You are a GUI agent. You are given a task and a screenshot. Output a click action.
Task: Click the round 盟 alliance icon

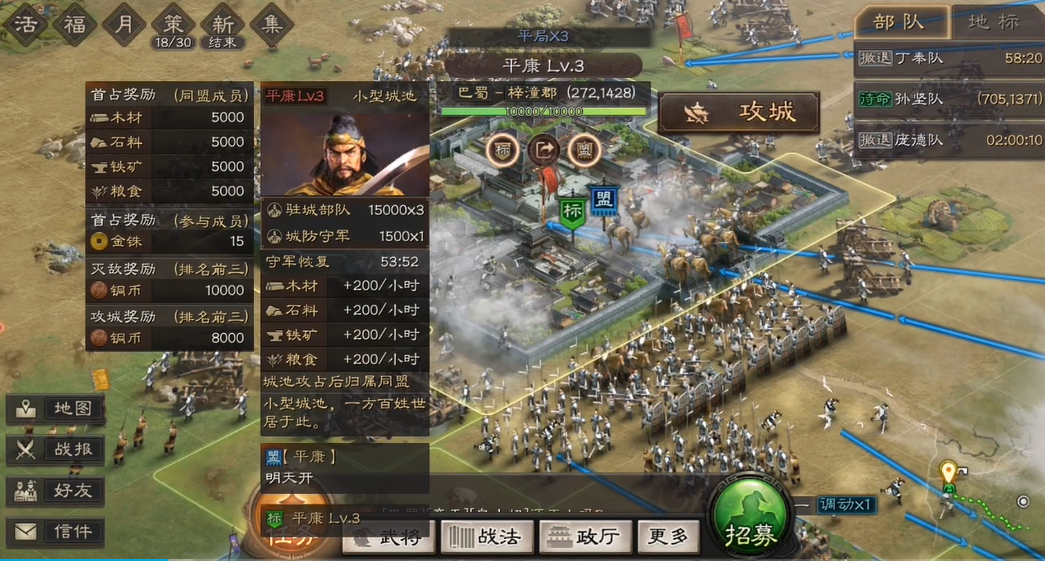[583, 150]
